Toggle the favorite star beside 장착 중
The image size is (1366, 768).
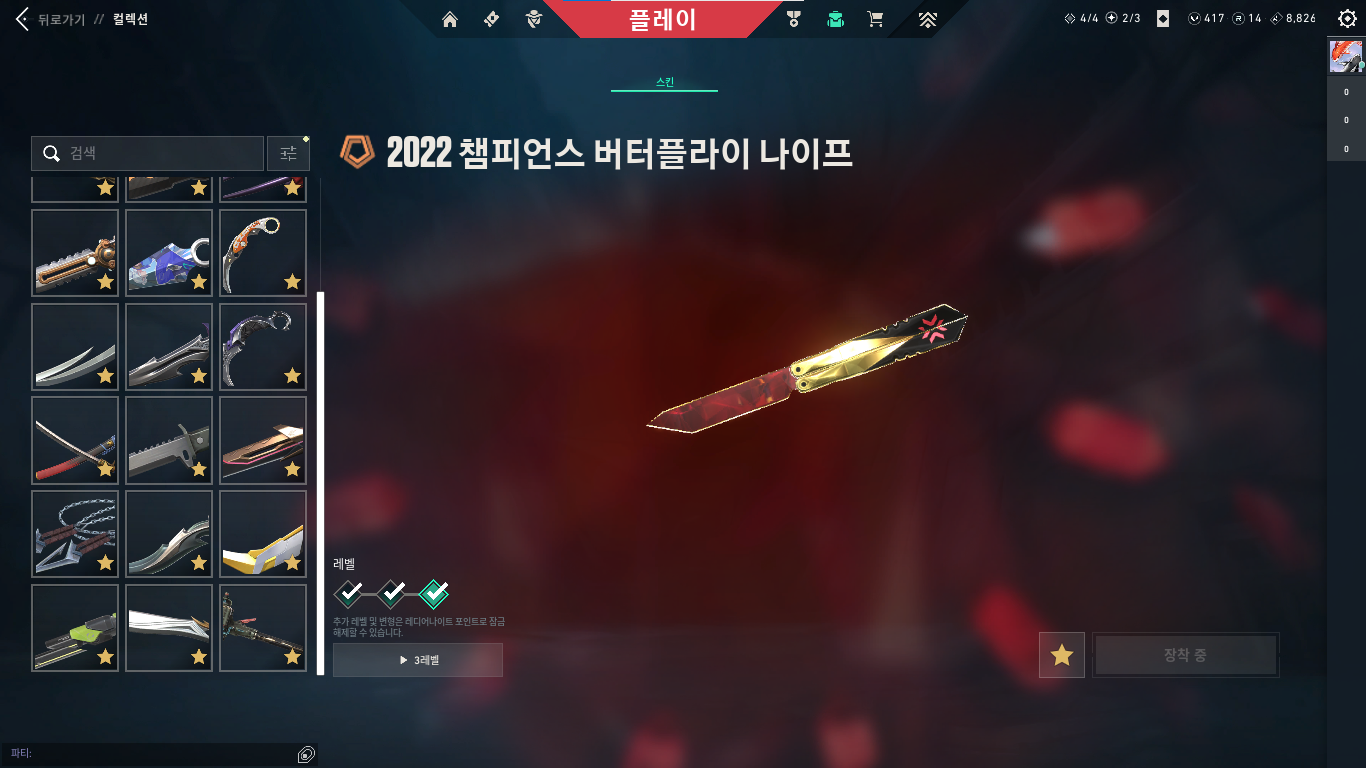point(1061,655)
